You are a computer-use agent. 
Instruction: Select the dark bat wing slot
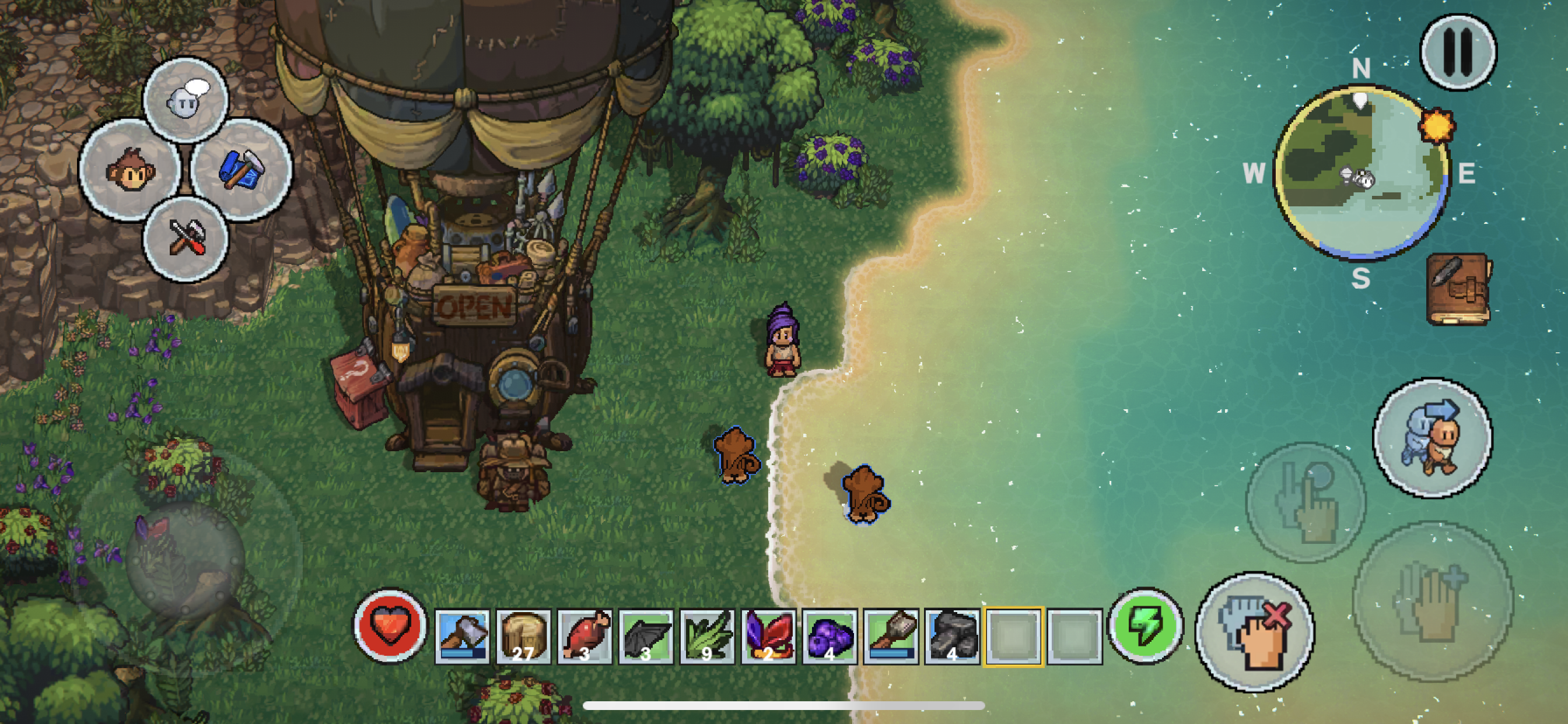[646, 636]
